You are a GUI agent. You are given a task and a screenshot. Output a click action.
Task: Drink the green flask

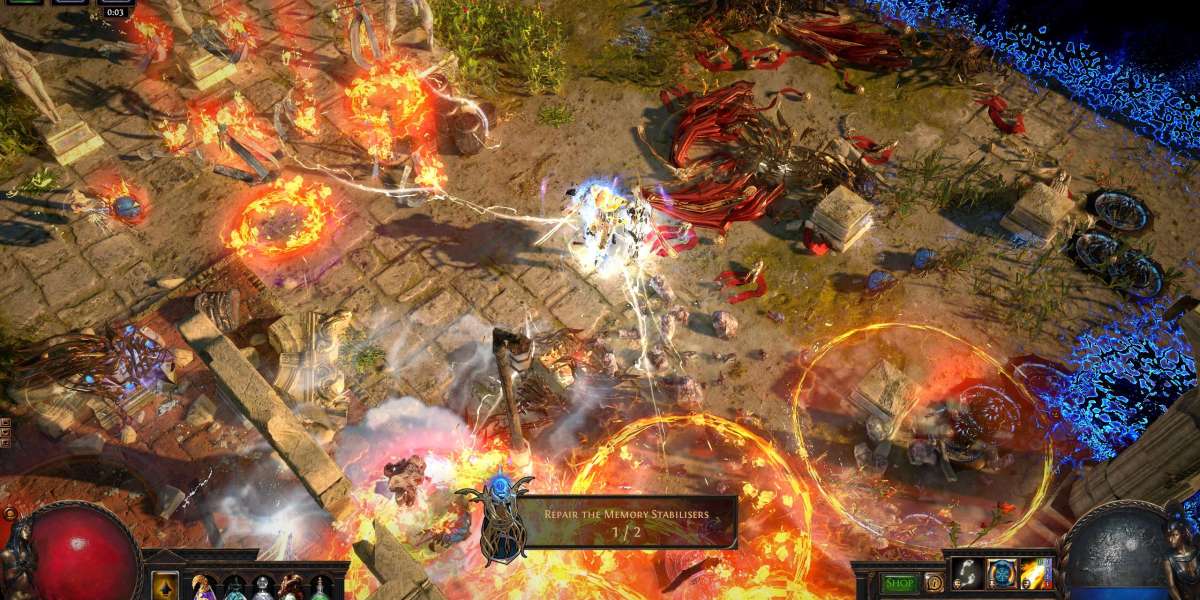click(320, 588)
